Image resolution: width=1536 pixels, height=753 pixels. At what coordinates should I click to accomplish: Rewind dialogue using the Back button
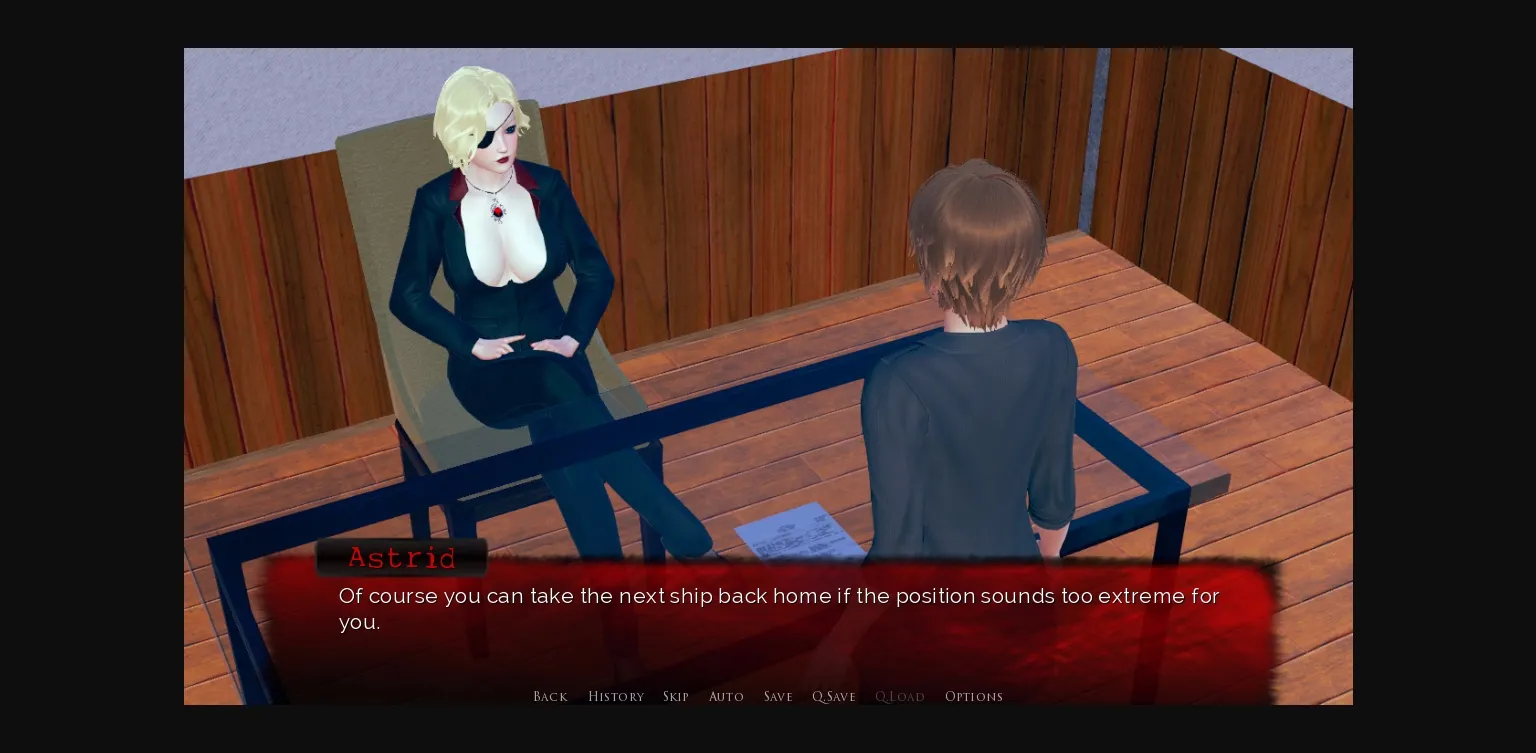click(x=550, y=697)
